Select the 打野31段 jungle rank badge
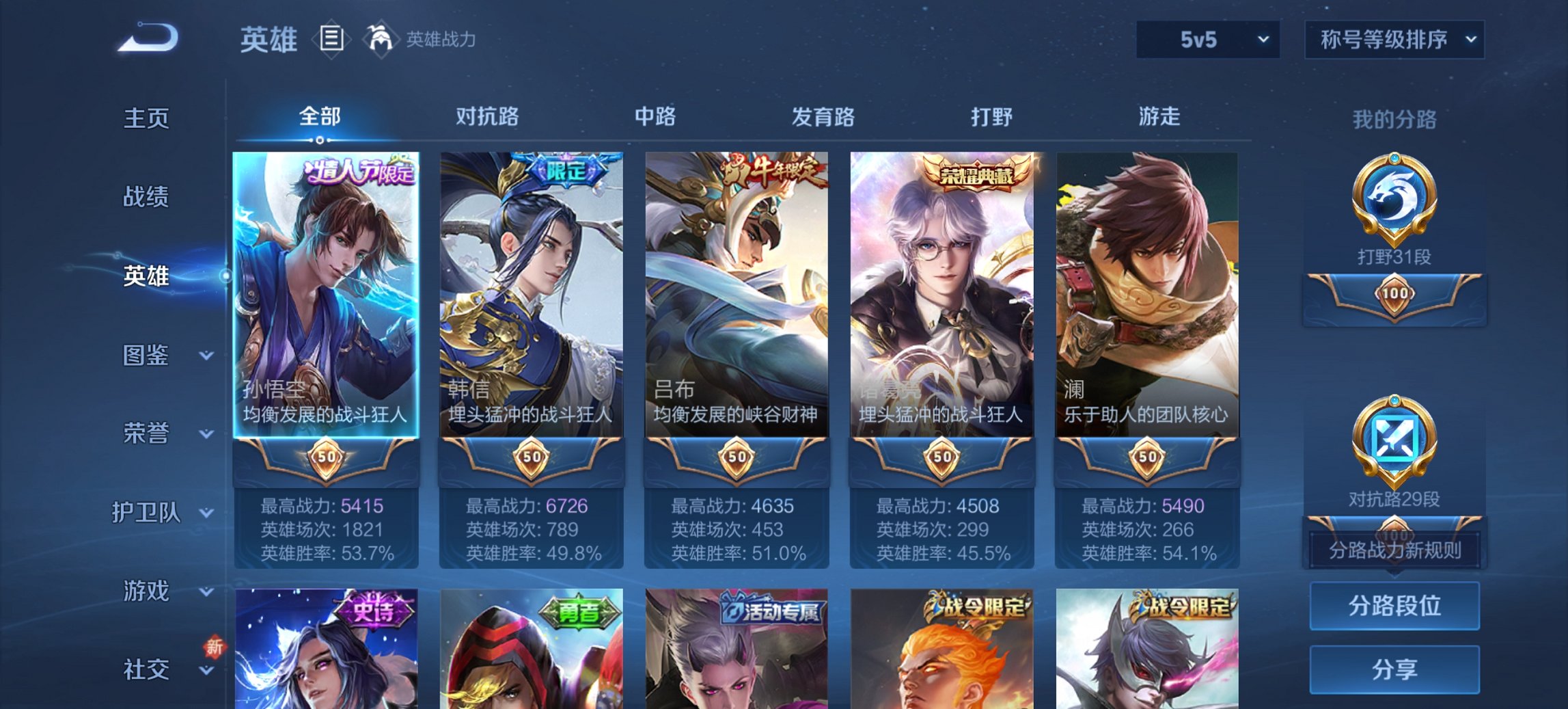Image resolution: width=1568 pixels, height=709 pixels. click(x=1394, y=212)
